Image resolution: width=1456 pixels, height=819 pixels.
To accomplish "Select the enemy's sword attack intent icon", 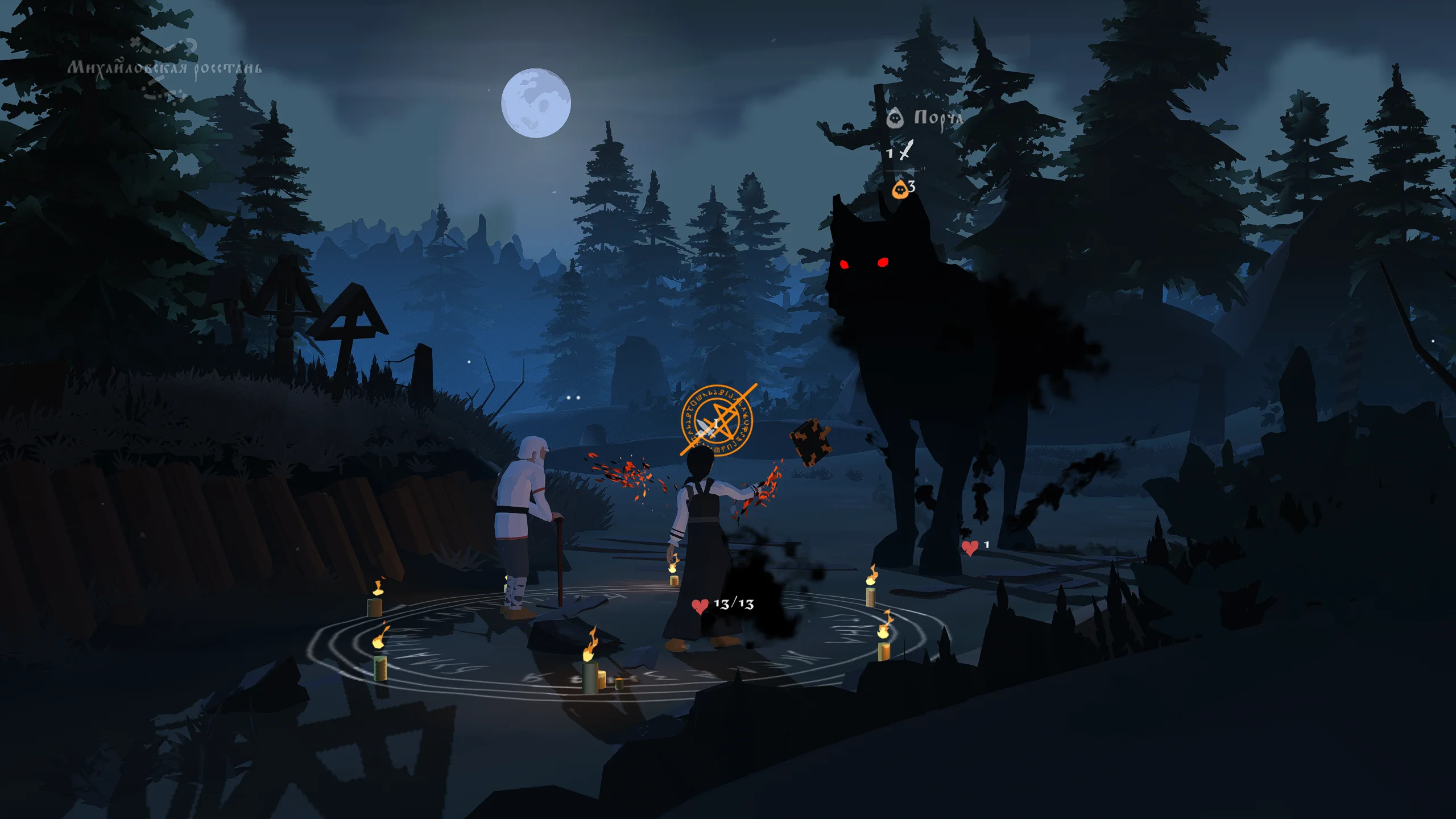I will click(x=905, y=150).
